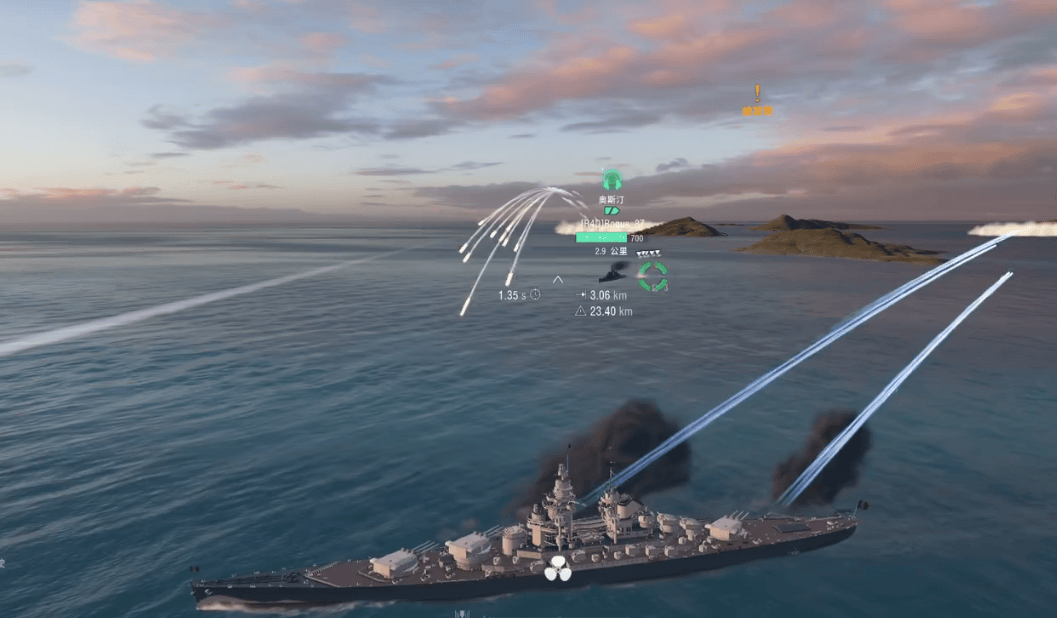Click the orange exclamation alert marker
The width and height of the screenshot is (1057, 618).
tap(757, 95)
